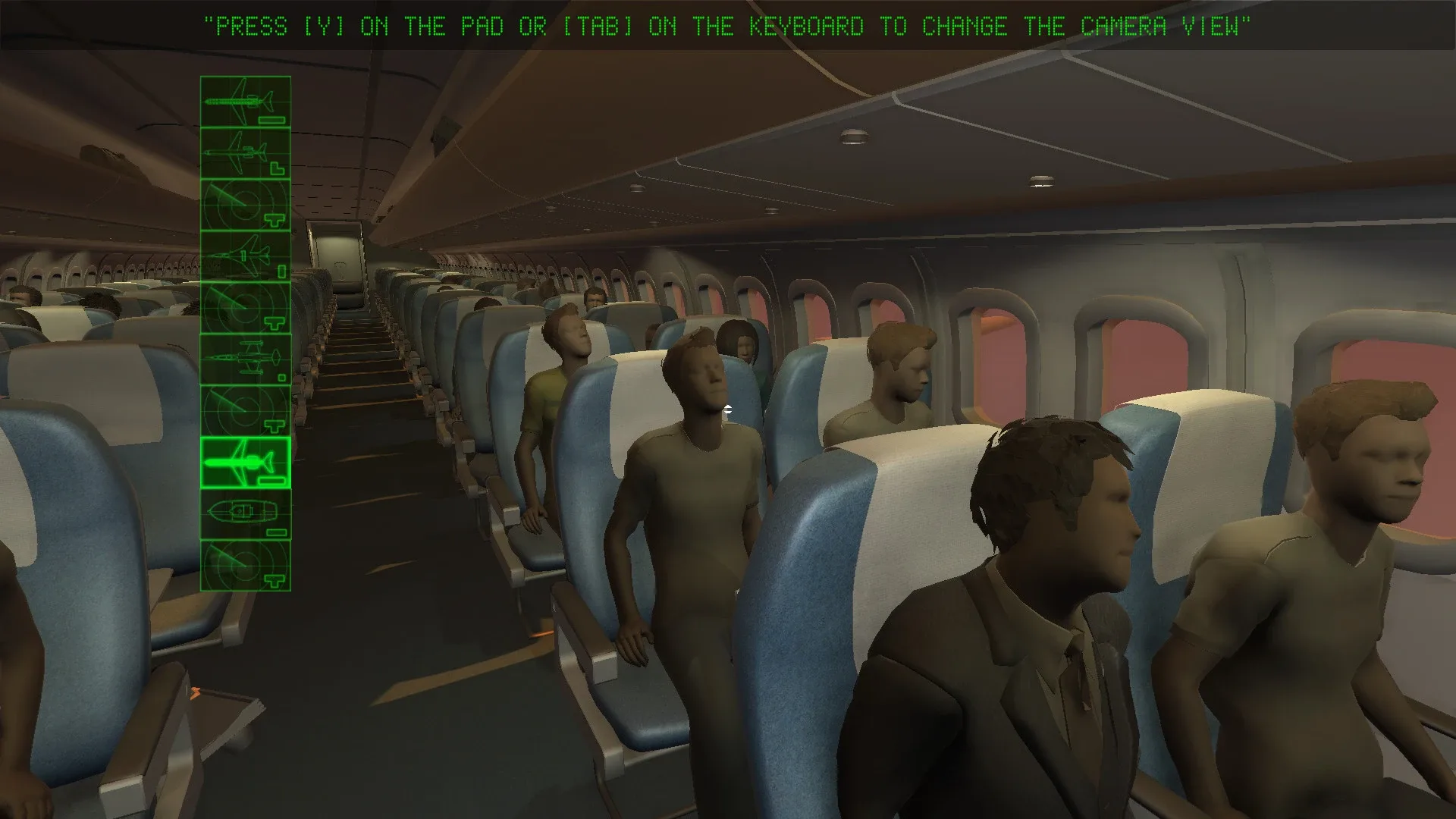Viewport: 1456px width, 819px height.
Task: Choose the middle radar sweep camera view
Action: click(246, 306)
